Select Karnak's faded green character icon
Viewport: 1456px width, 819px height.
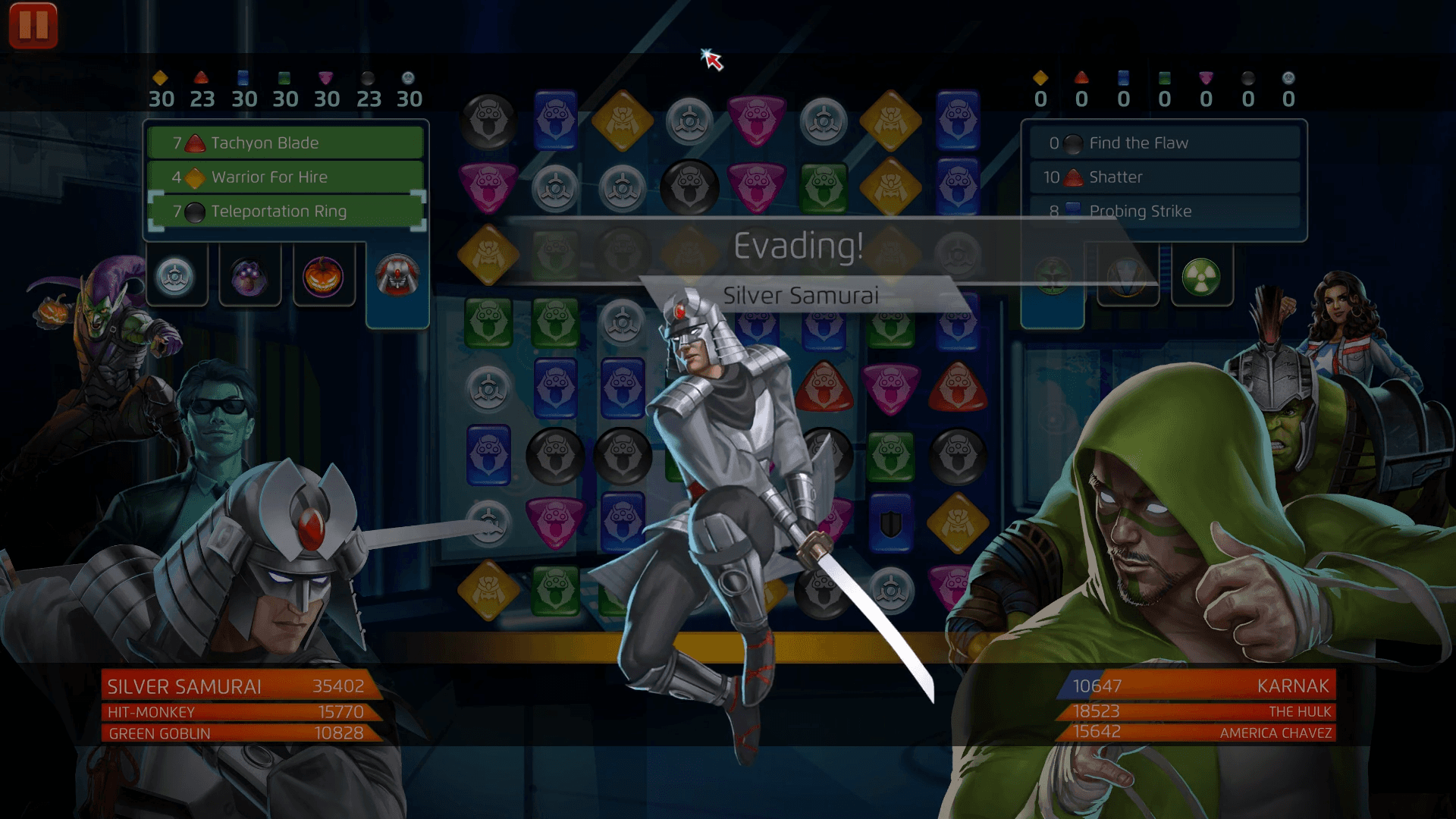point(1054,275)
